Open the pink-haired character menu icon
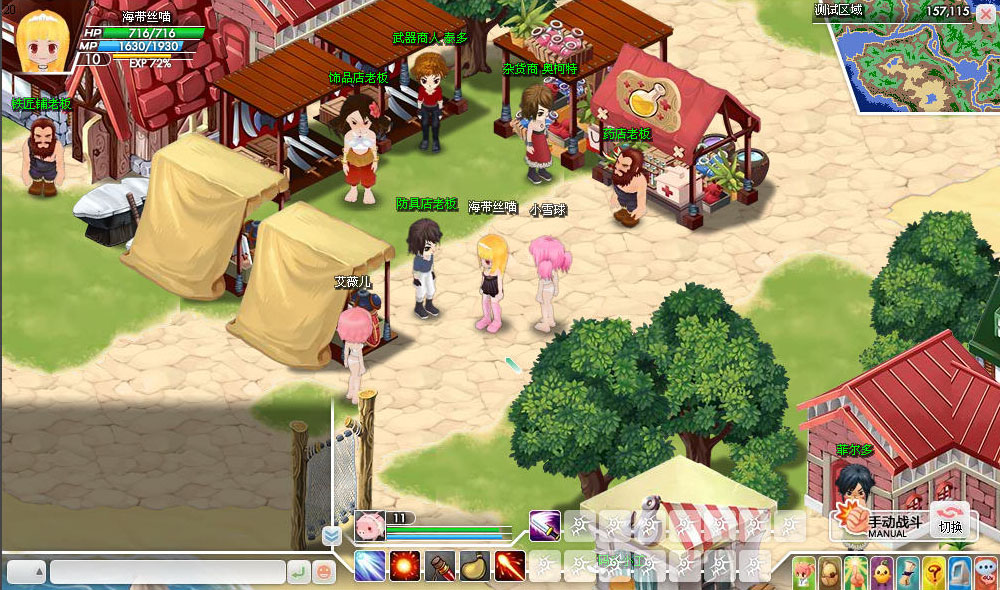 pyautogui.click(x=805, y=572)
